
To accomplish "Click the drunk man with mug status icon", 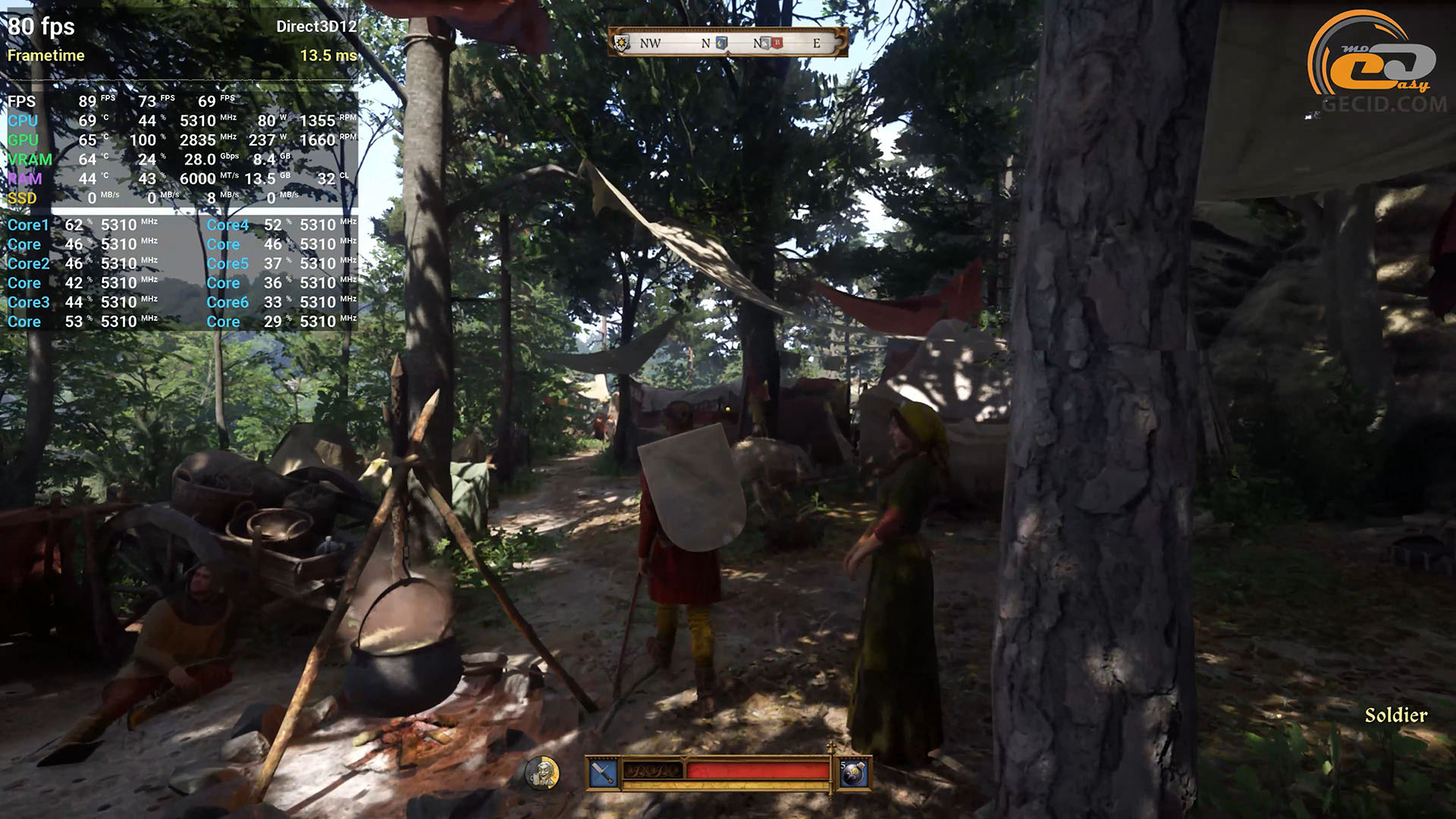I will [541, 773].
